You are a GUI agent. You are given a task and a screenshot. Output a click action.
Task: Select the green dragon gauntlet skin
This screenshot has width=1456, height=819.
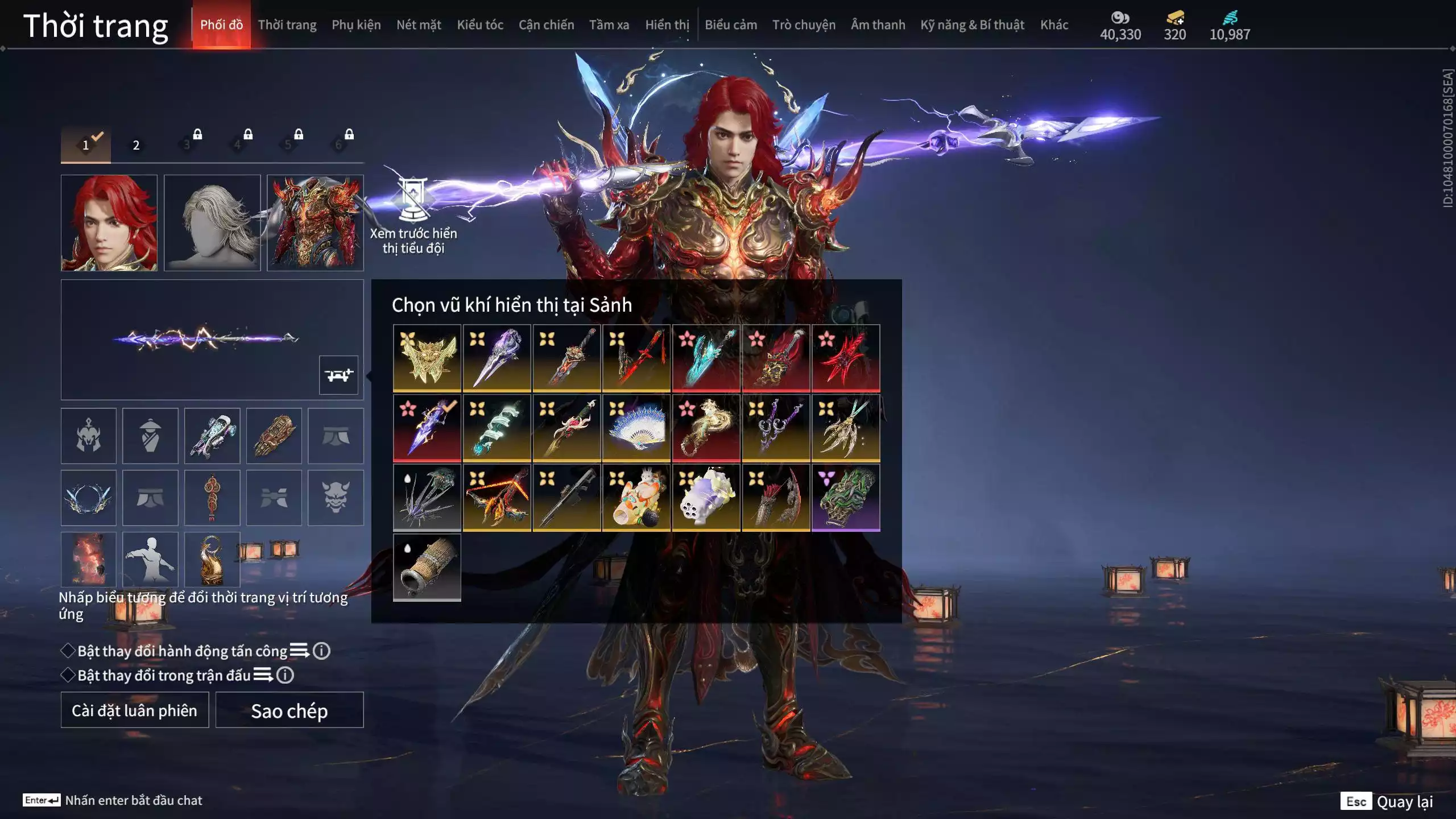pyautogui.click(x=846, y=498)
